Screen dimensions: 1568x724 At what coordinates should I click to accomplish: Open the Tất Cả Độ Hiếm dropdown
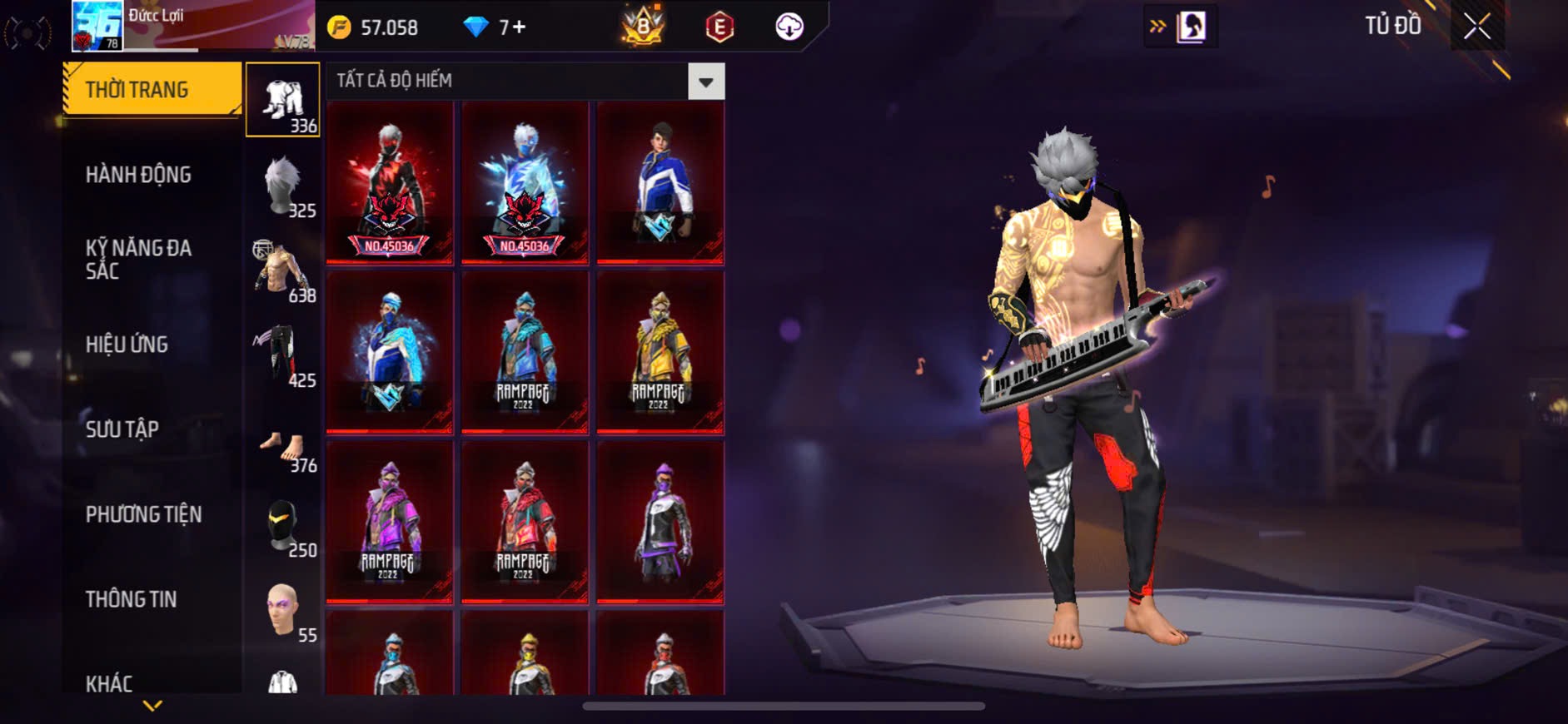pos(706,82)
